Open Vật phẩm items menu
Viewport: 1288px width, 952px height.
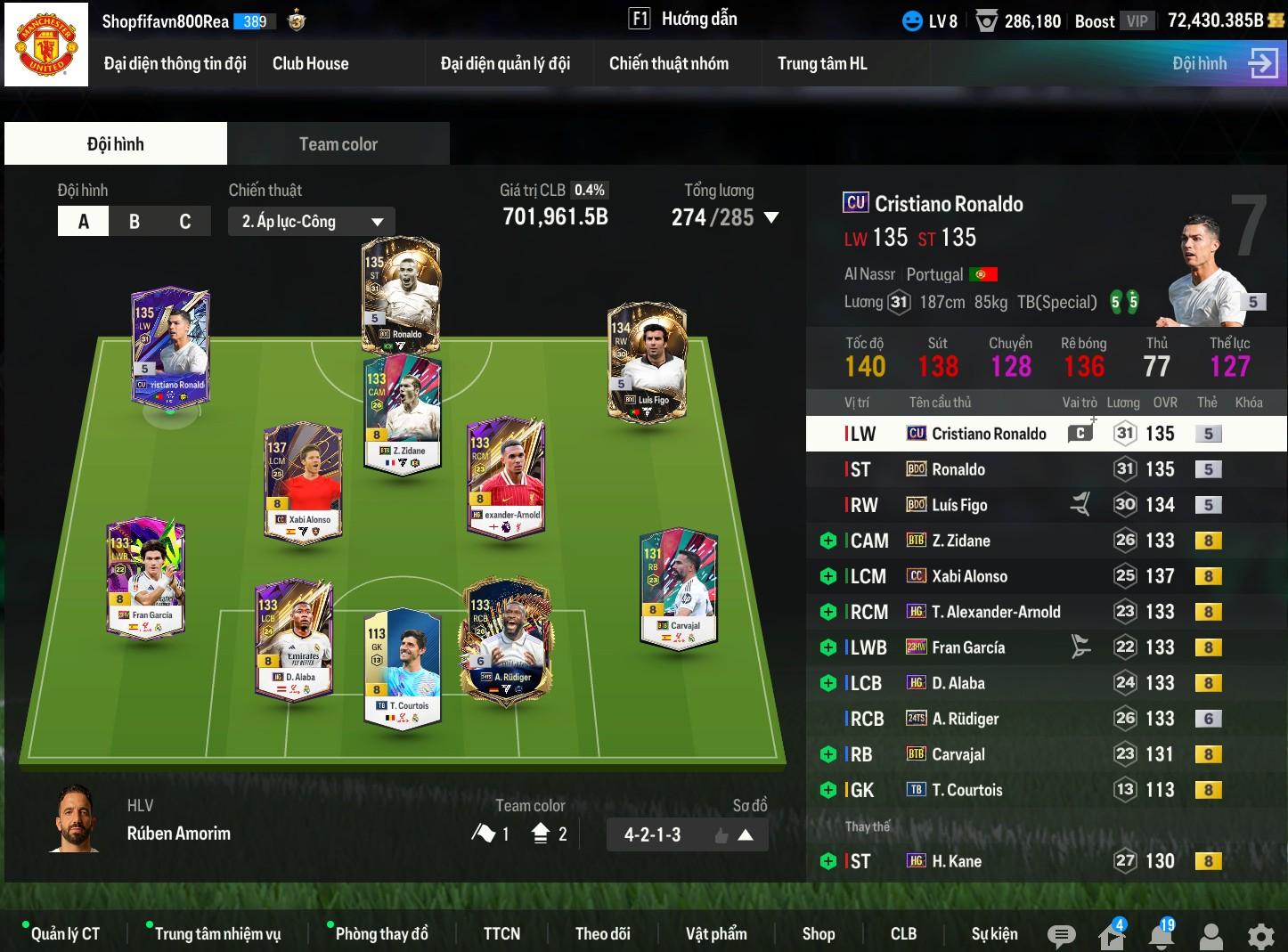click(x=716, y=933)
